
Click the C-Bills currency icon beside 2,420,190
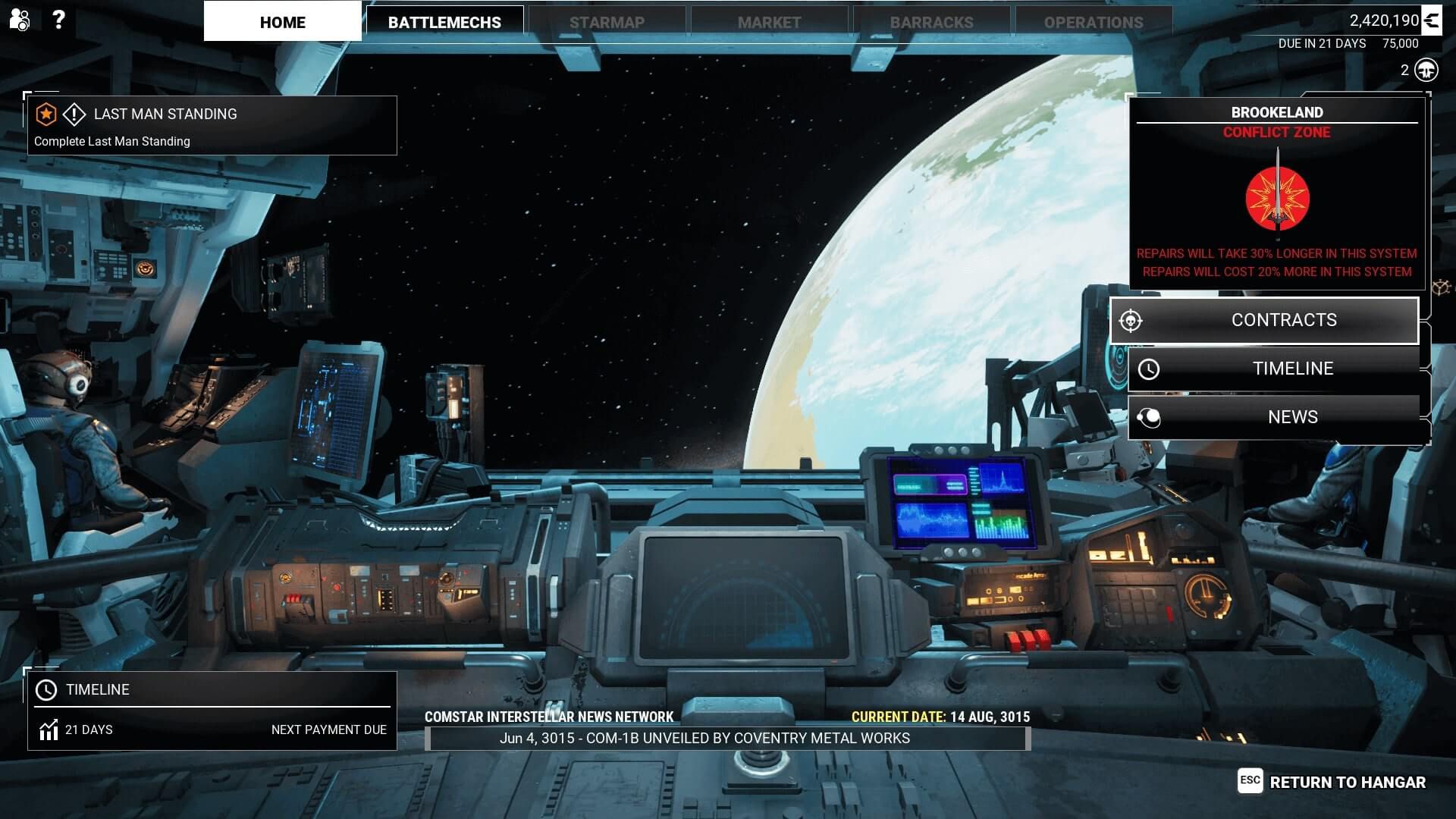pos(1432,20)
